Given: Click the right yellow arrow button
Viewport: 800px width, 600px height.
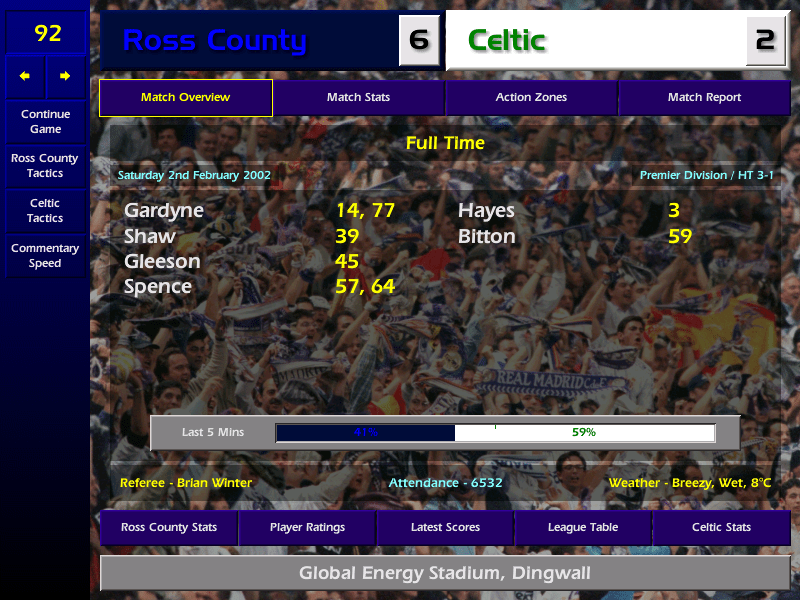Looking at the screenshot, I should 66,76.
